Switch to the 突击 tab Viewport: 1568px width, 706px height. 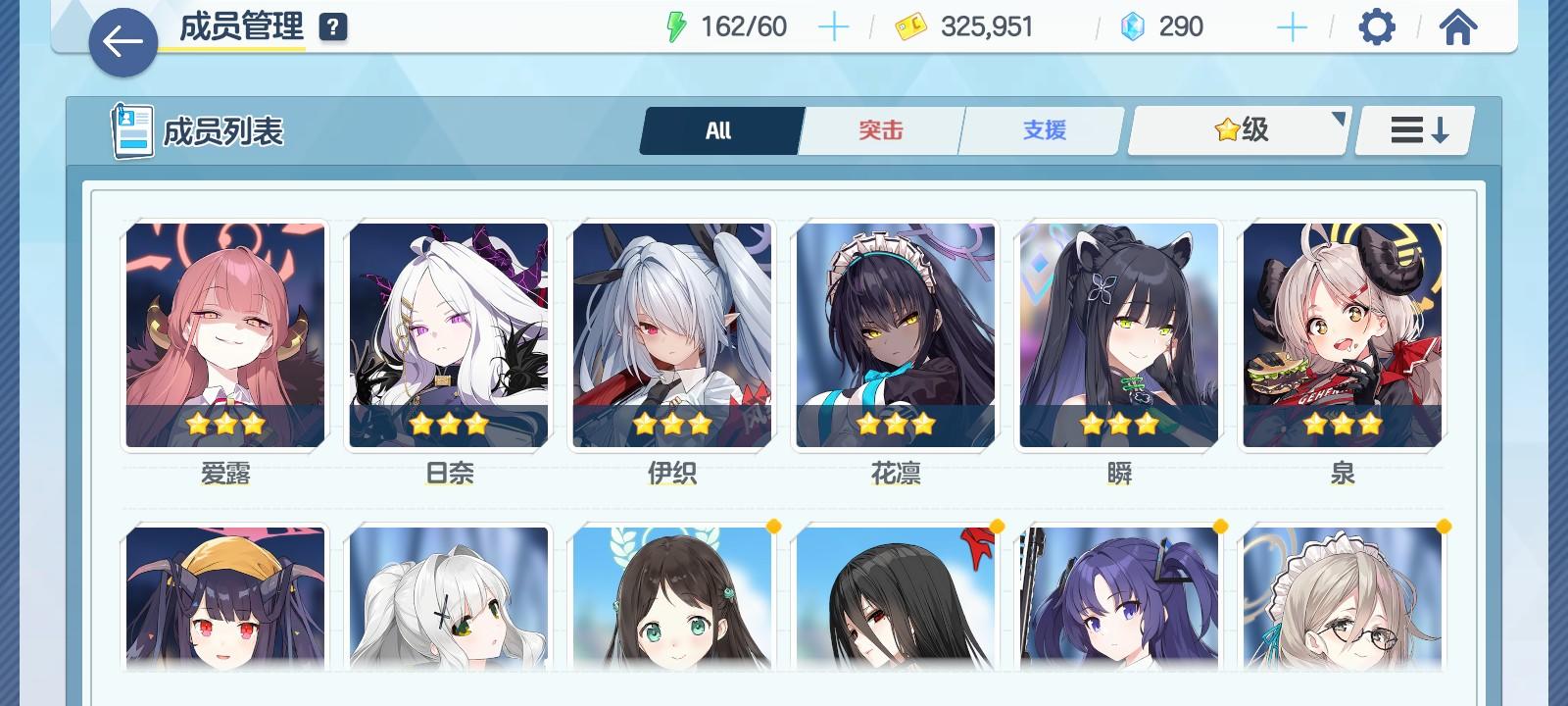pyautogui.click(x=880, y=129)
